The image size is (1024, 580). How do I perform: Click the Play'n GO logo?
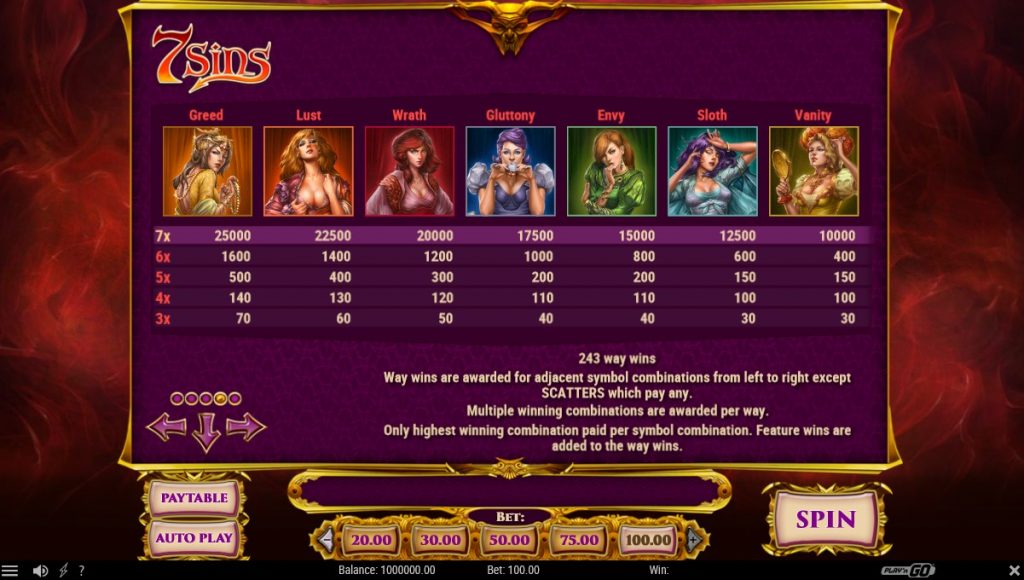click(908, 571)
